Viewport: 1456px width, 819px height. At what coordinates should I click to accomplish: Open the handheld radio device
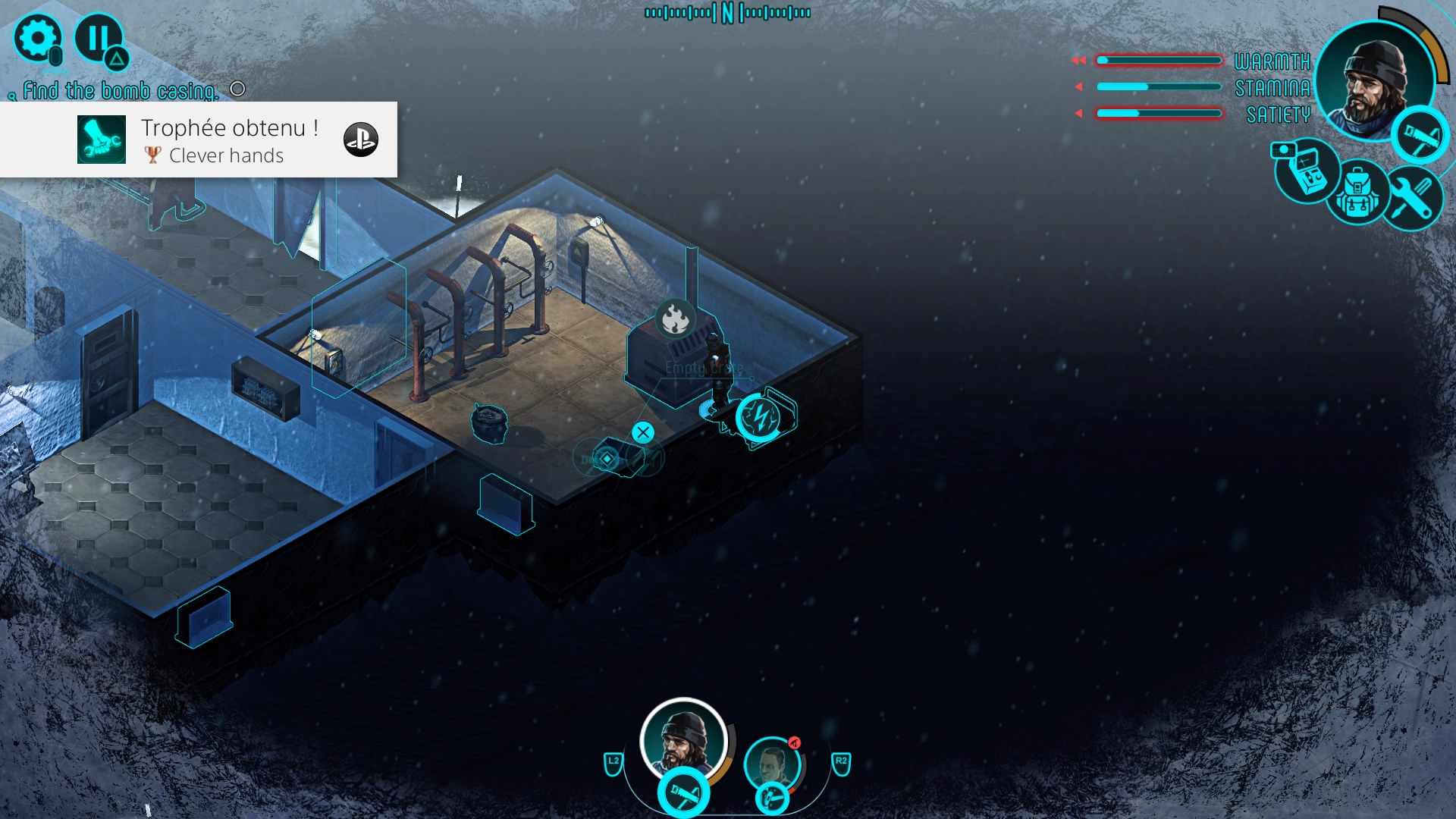1306,171
